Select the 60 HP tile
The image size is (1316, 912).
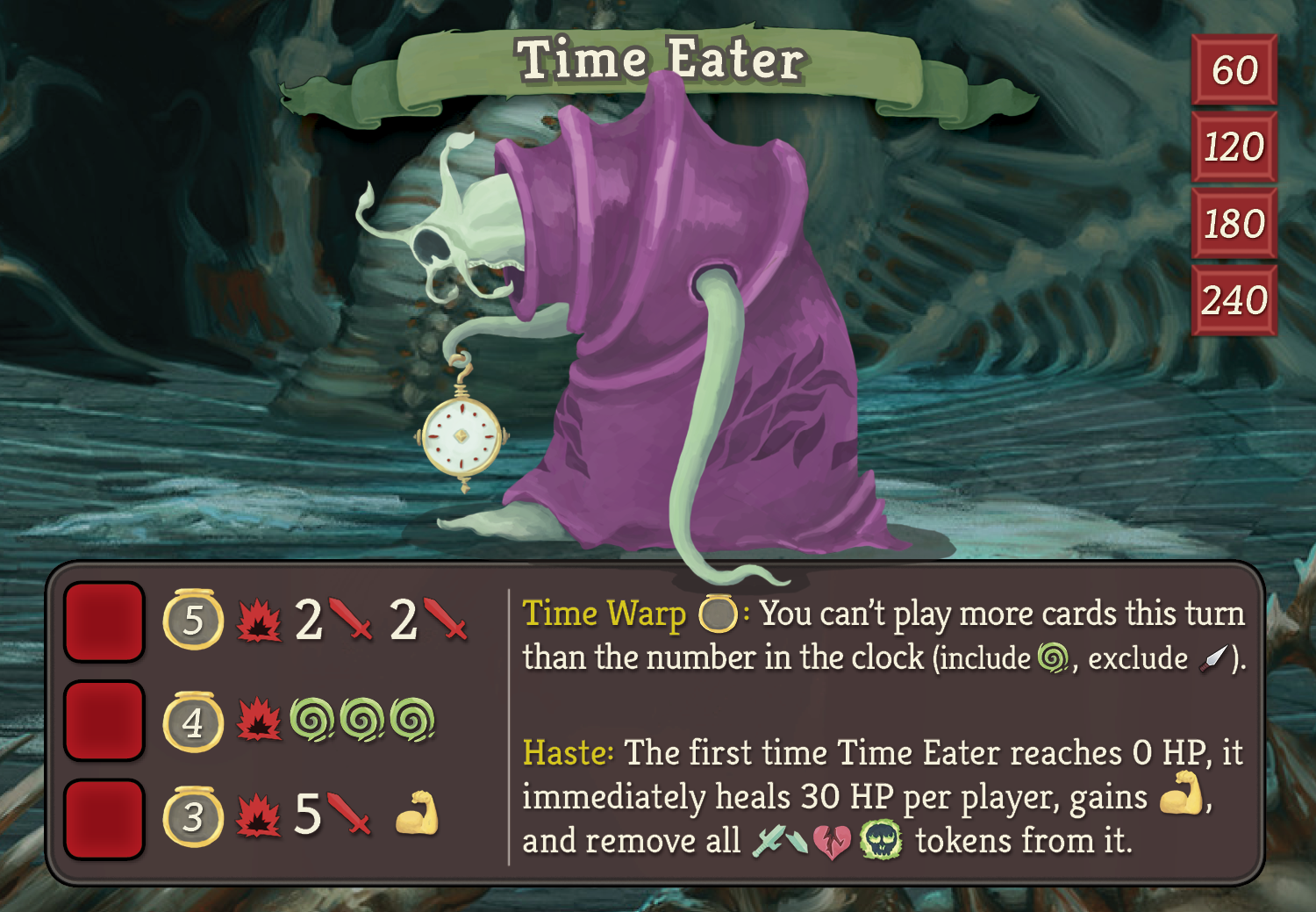click(x=1234, y=70)
